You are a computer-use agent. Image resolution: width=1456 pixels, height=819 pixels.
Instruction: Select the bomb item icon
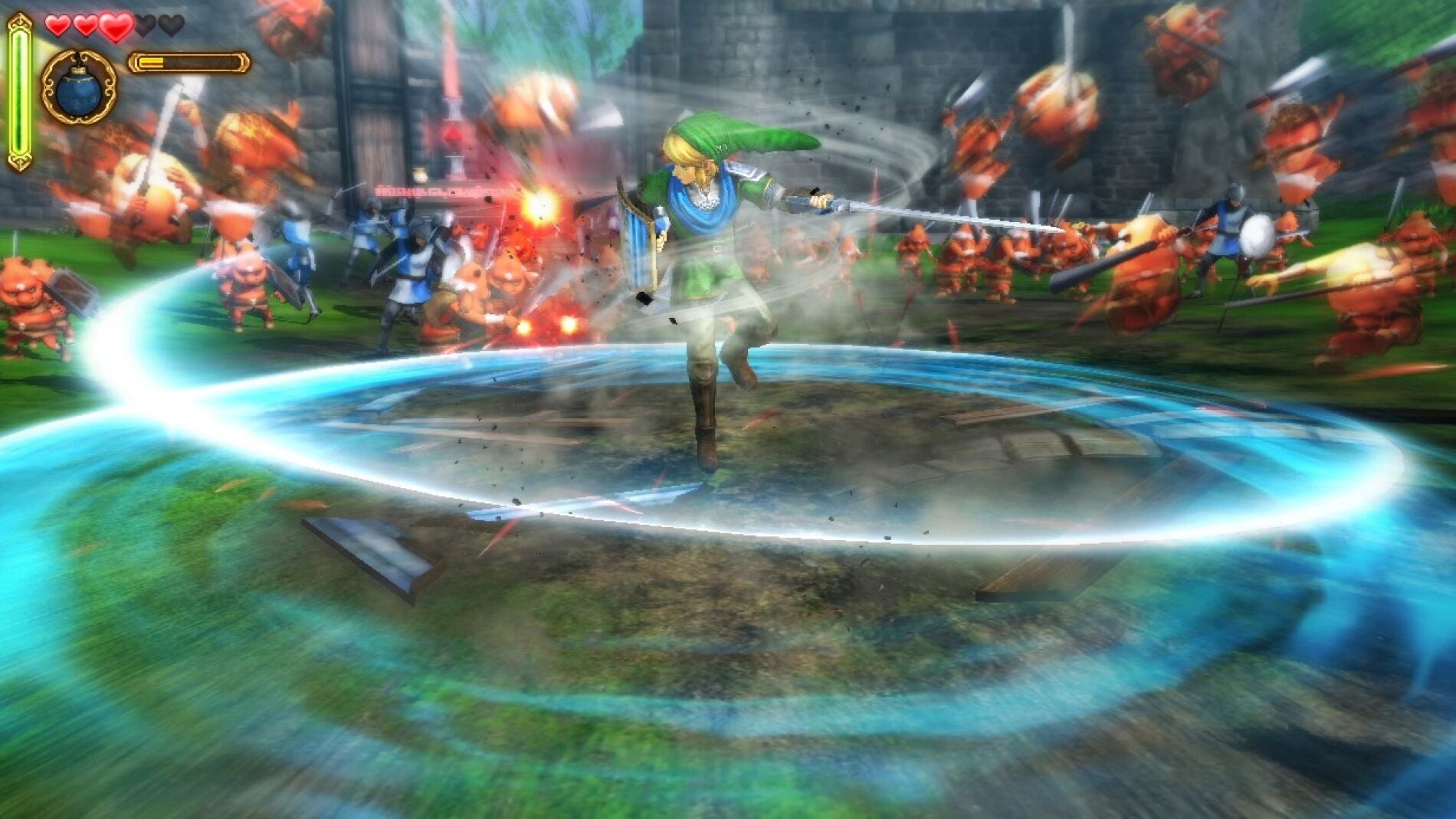[x=79, y=94]
